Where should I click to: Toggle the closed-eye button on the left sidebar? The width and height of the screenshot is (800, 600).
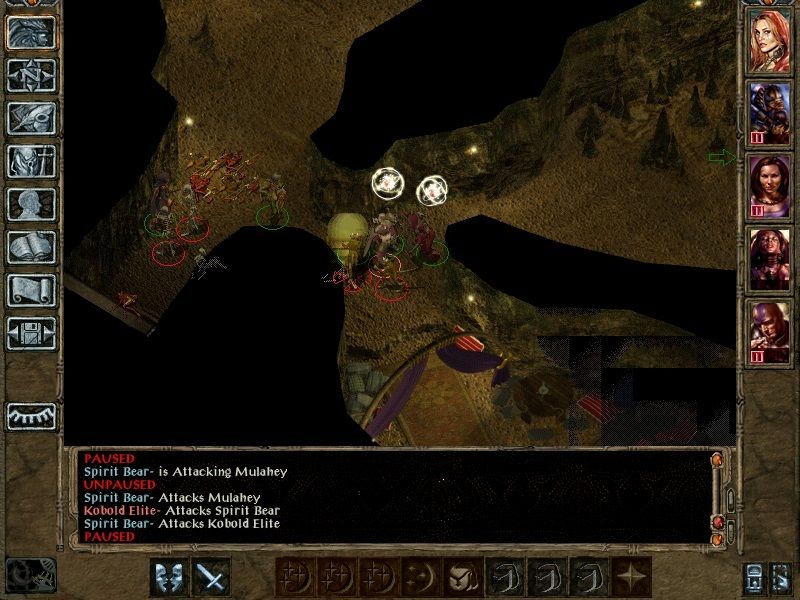(31, 415)
